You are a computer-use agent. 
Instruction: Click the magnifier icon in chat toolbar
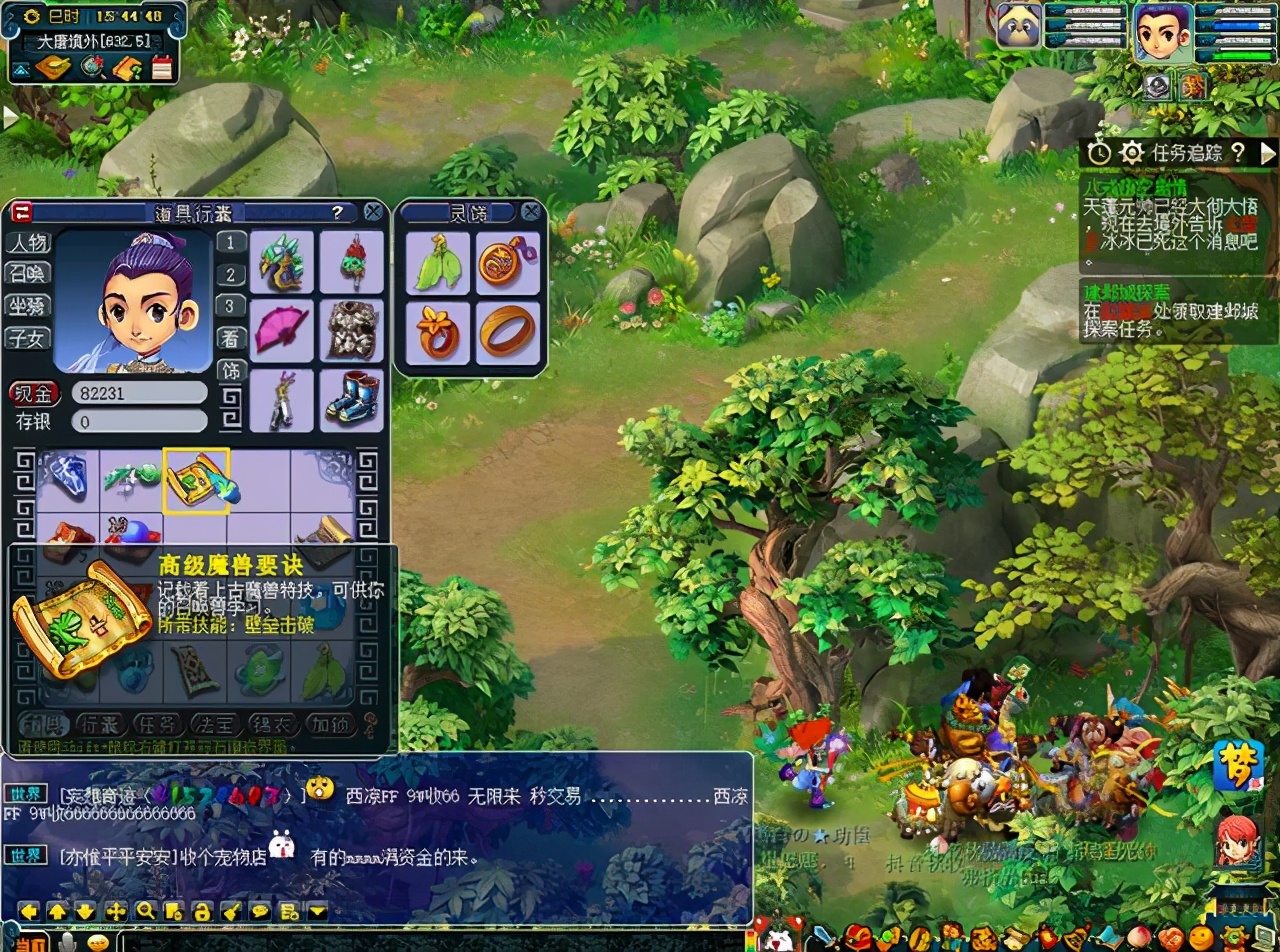point(145,911)
